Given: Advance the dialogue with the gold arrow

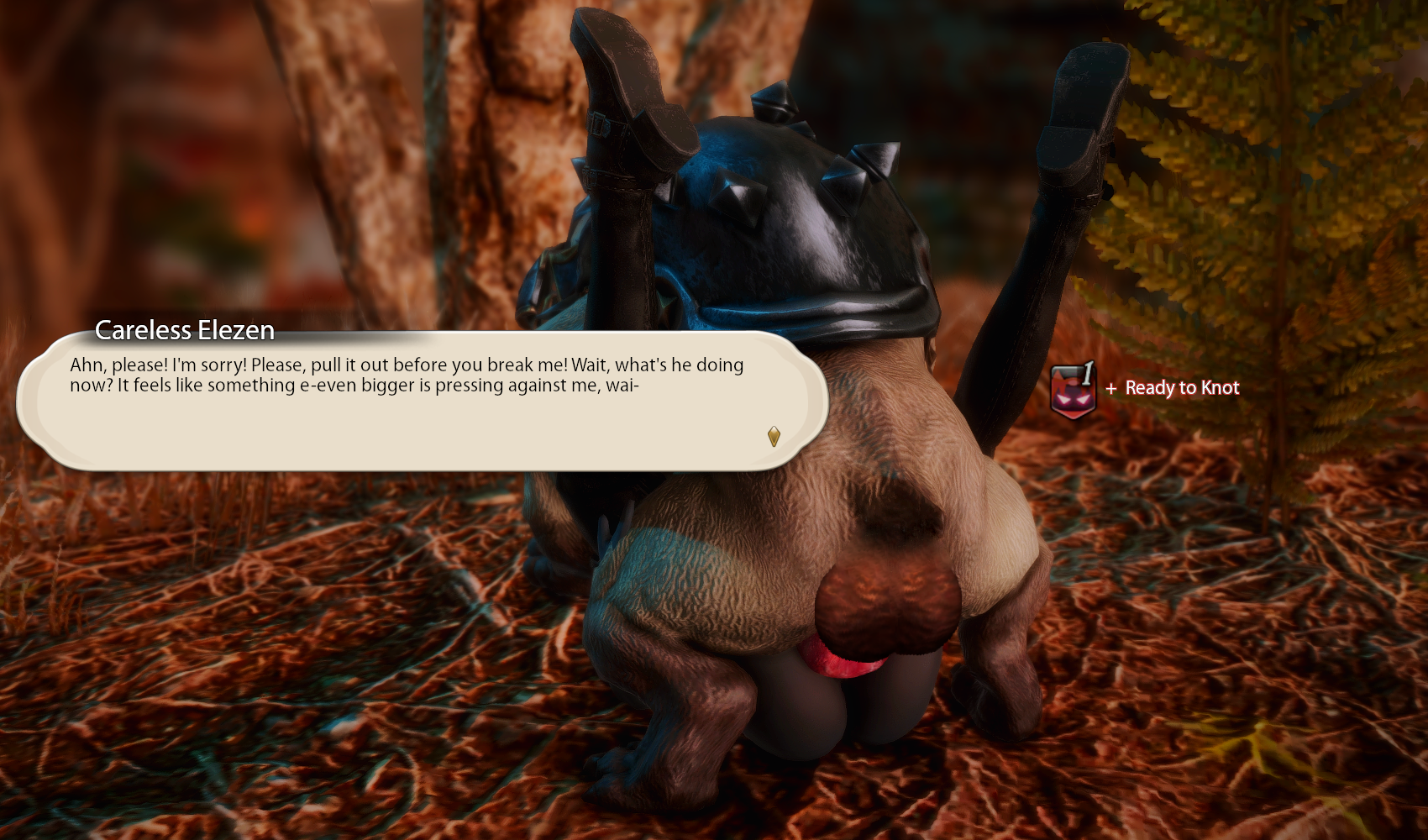Looking at the screenshot, I should [x=774, y=436].
